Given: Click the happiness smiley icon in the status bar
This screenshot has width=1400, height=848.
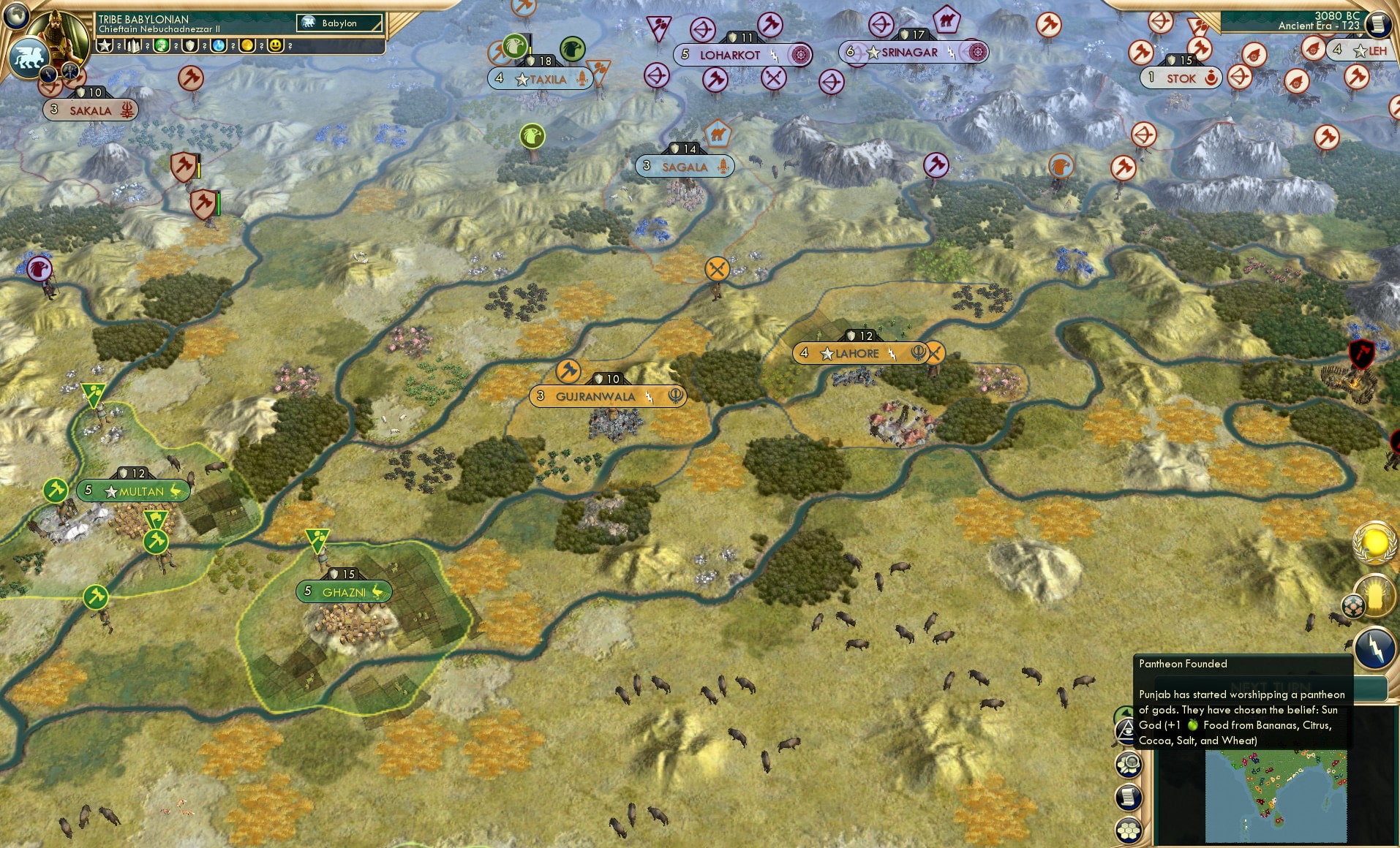Looking at the screenshot, I should [276, 46].
